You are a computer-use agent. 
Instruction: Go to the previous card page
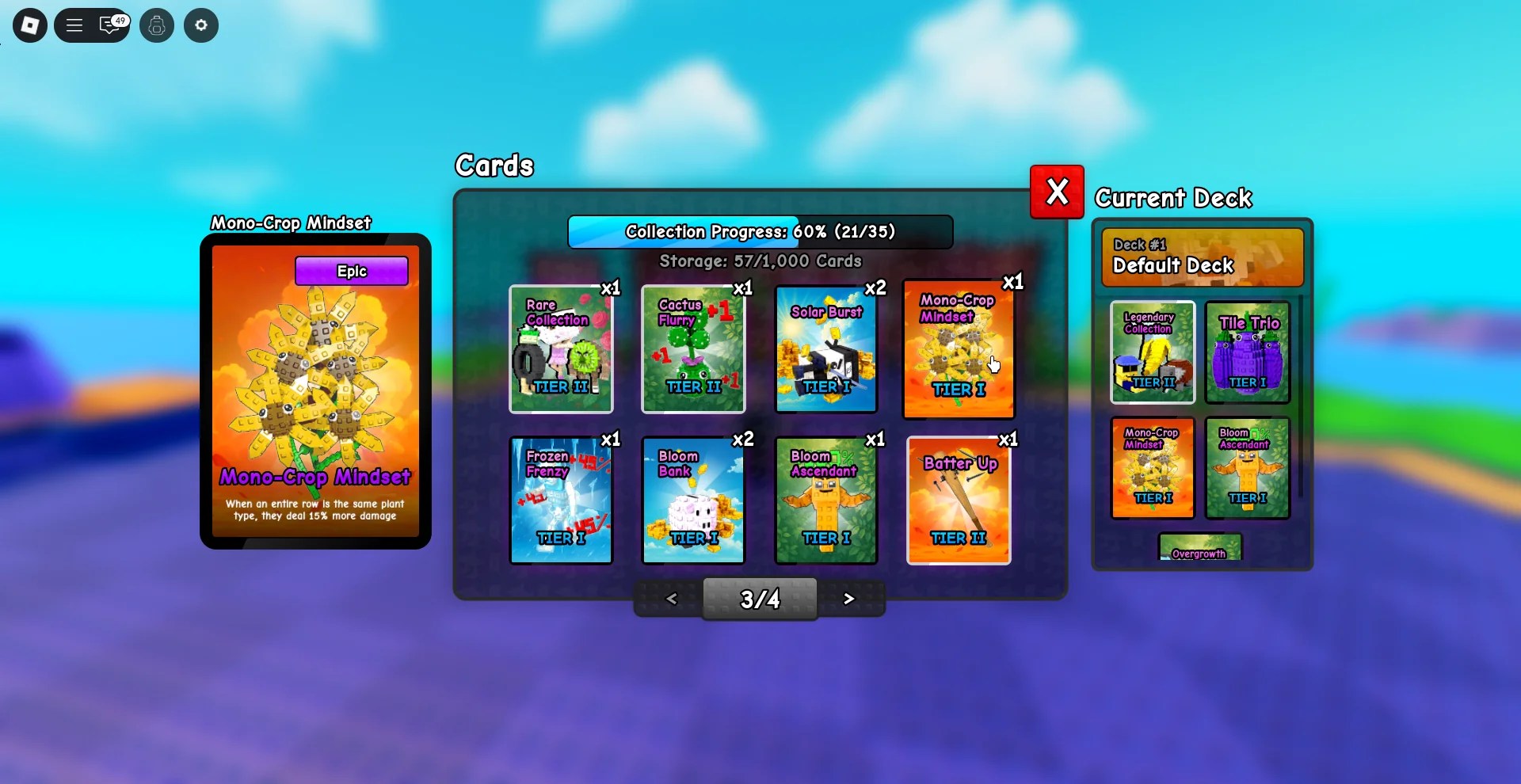[672, 599]
